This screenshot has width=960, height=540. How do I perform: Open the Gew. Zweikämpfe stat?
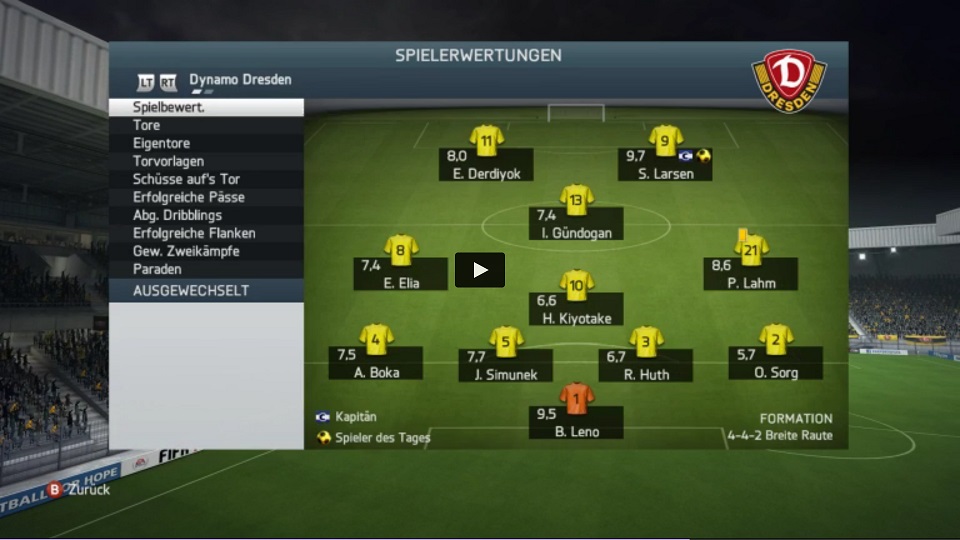click(x=205, y=251)
